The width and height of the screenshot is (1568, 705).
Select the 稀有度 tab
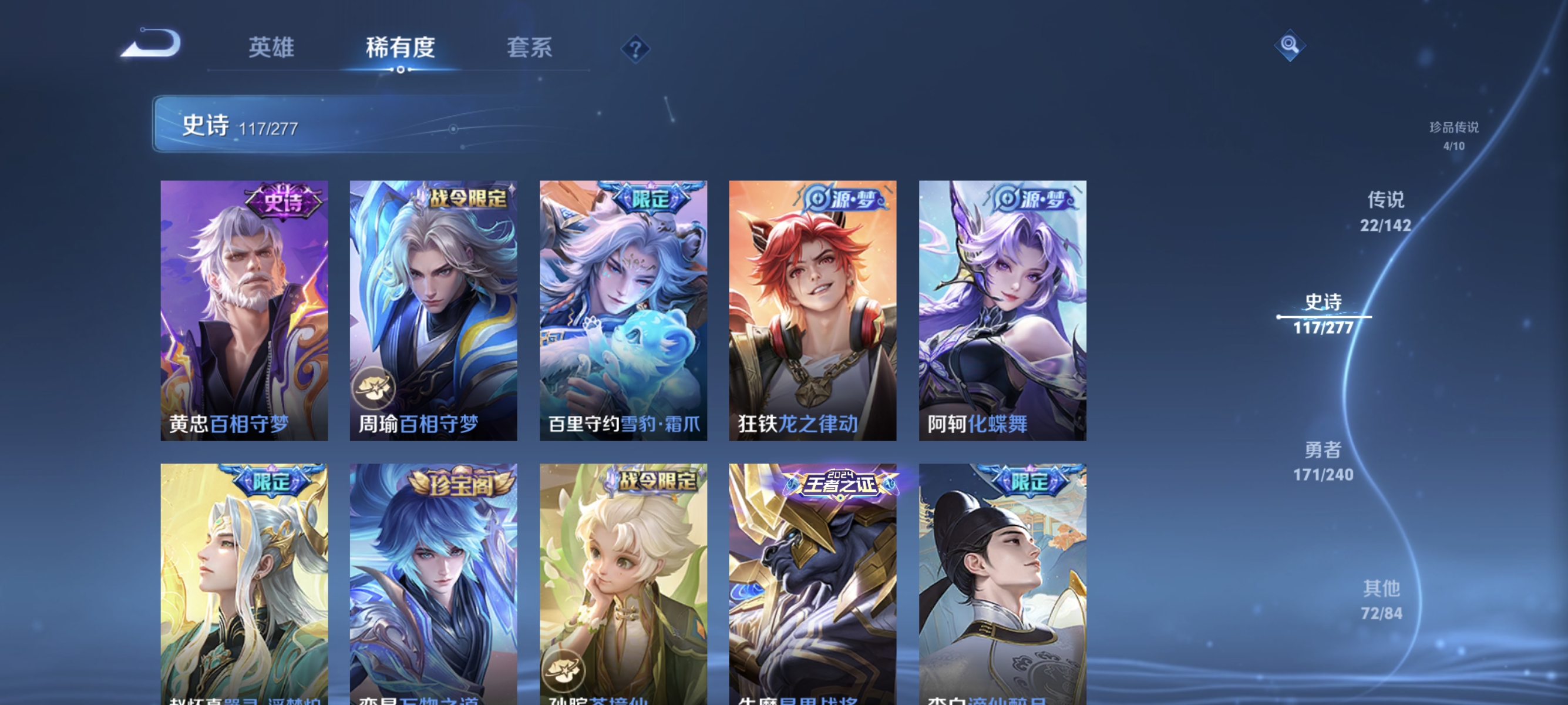click(x=401, y=49)
